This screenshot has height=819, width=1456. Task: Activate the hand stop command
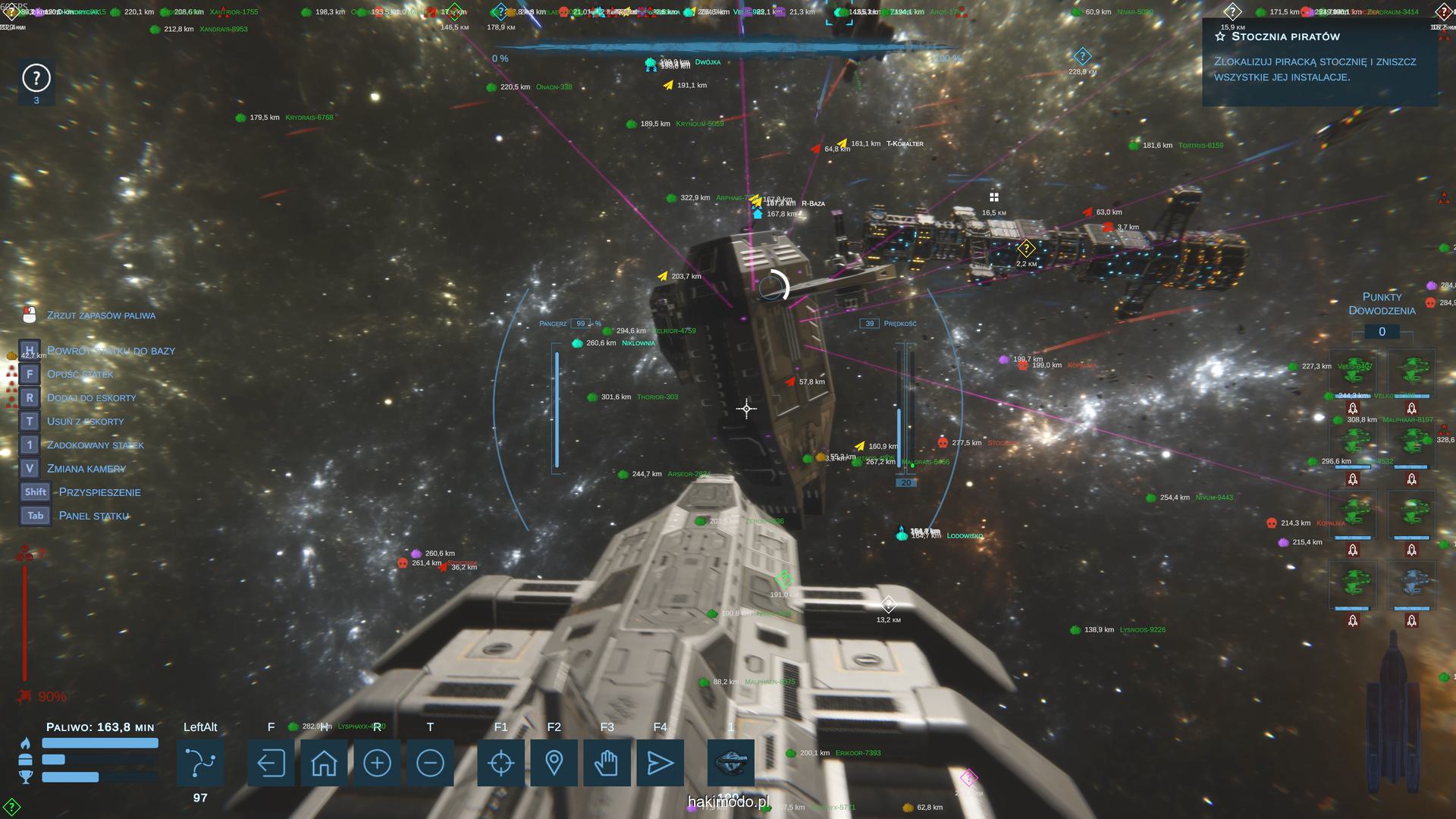[607, 763]
